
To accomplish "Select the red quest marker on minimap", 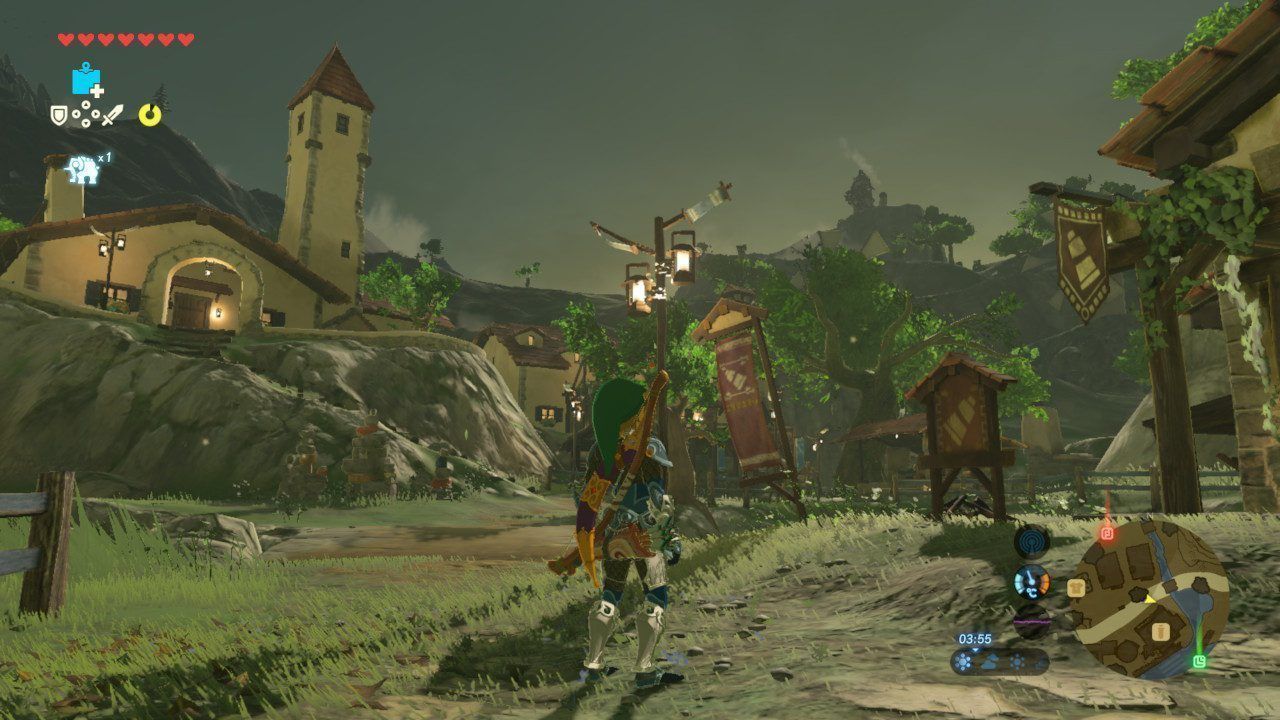I will (1107, 533).
